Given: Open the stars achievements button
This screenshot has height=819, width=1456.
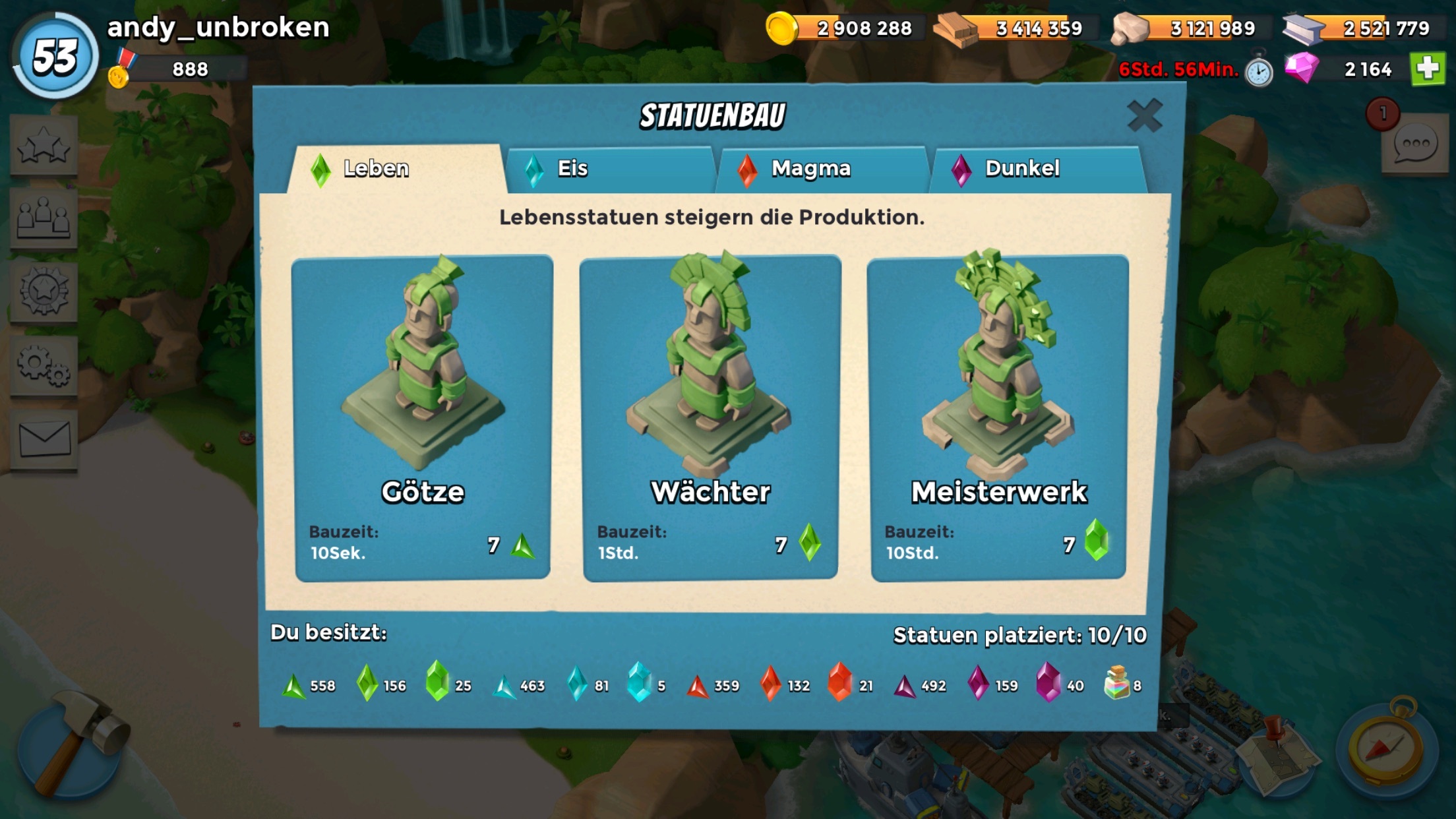Looking at the screenshot, I should [44, 146].
